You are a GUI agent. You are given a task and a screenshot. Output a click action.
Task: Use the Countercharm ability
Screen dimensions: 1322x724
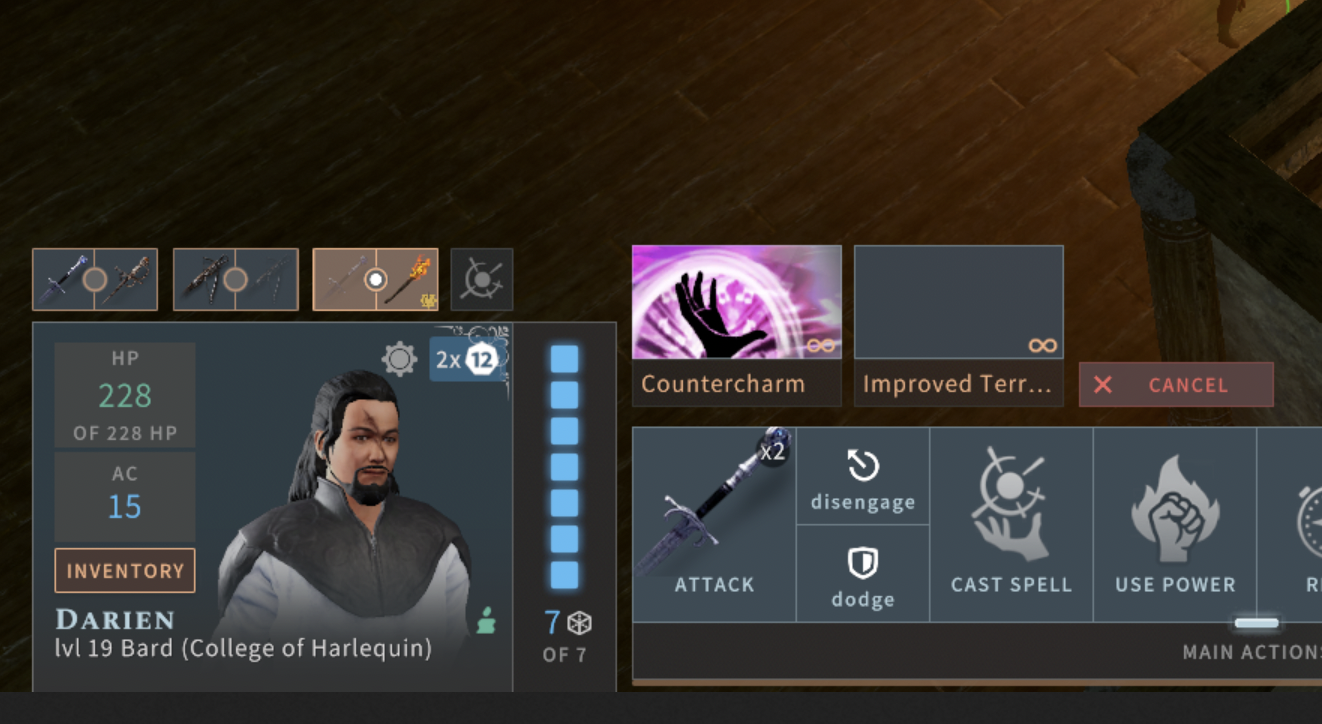(736, 320)
